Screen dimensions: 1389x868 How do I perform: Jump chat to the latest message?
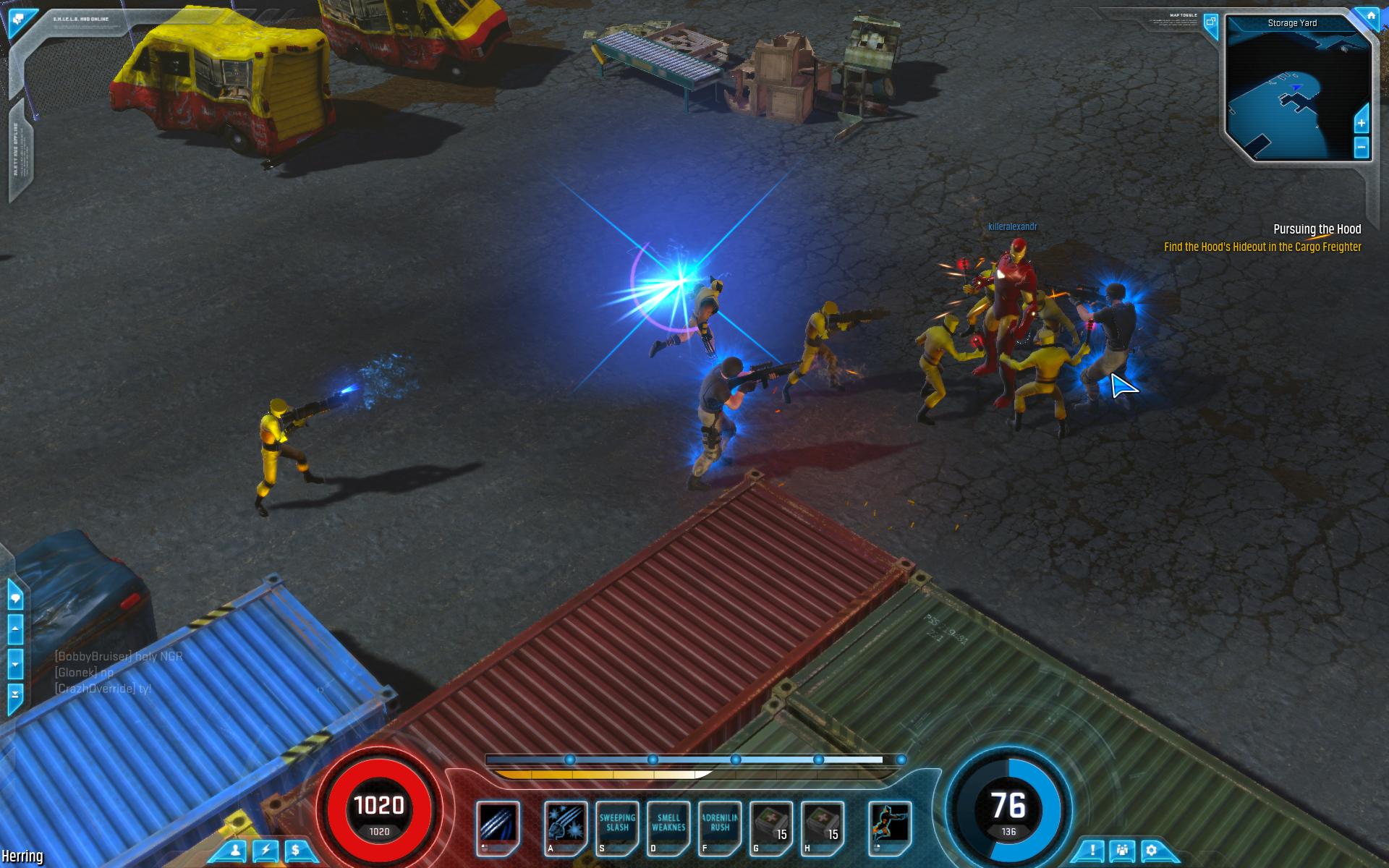pyautogui.click(x=15, y=694)
